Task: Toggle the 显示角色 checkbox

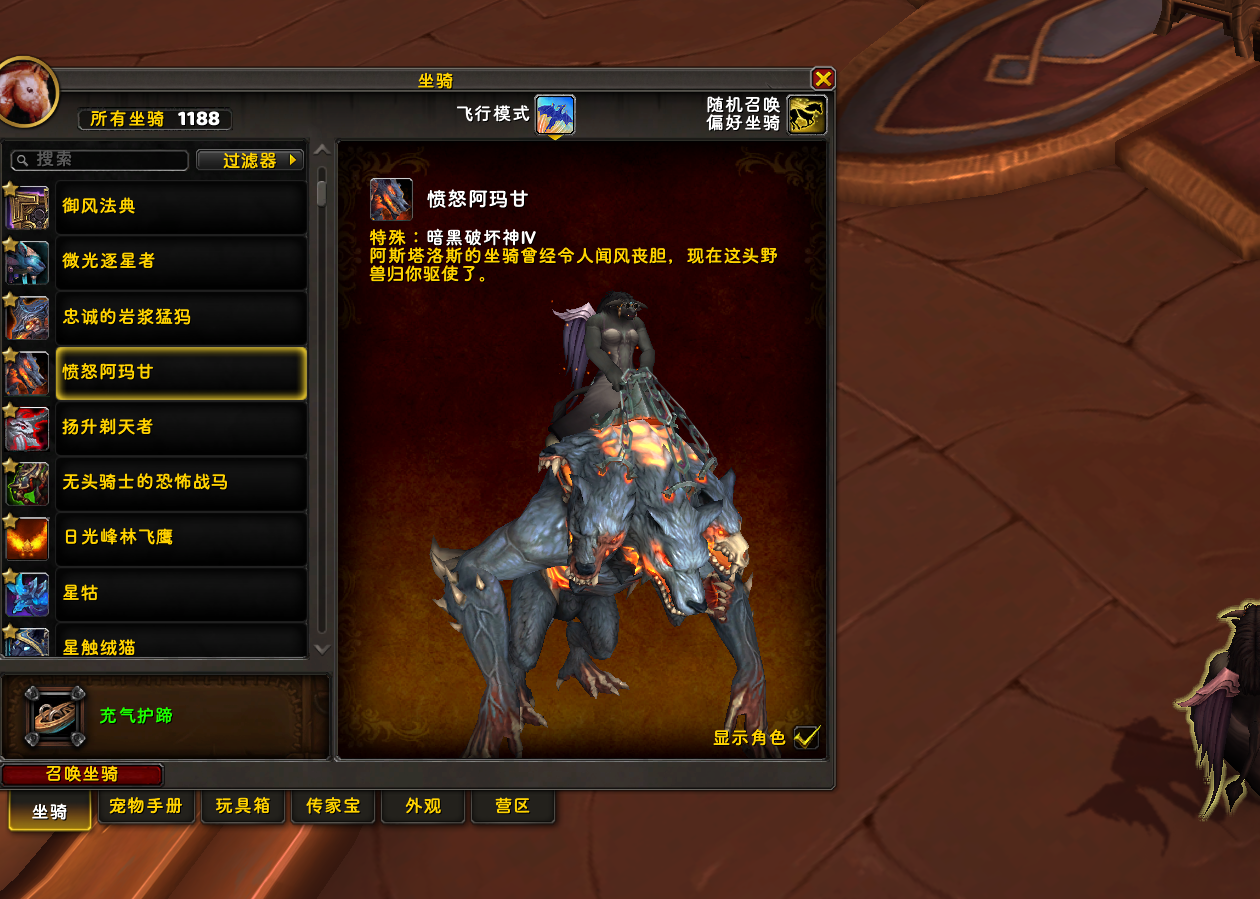Action: [806, 737]
